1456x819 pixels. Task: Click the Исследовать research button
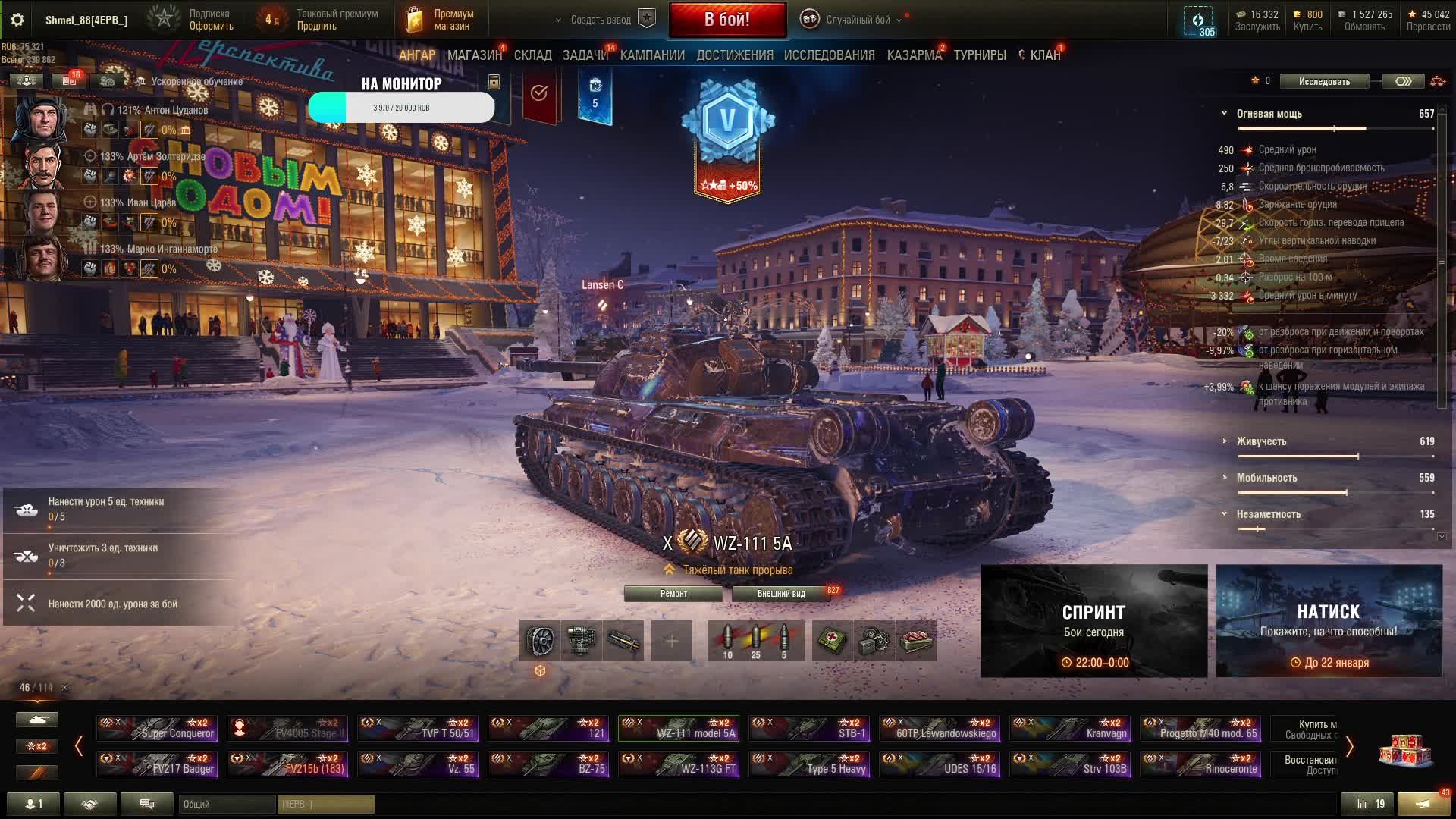coord(1324,81)
